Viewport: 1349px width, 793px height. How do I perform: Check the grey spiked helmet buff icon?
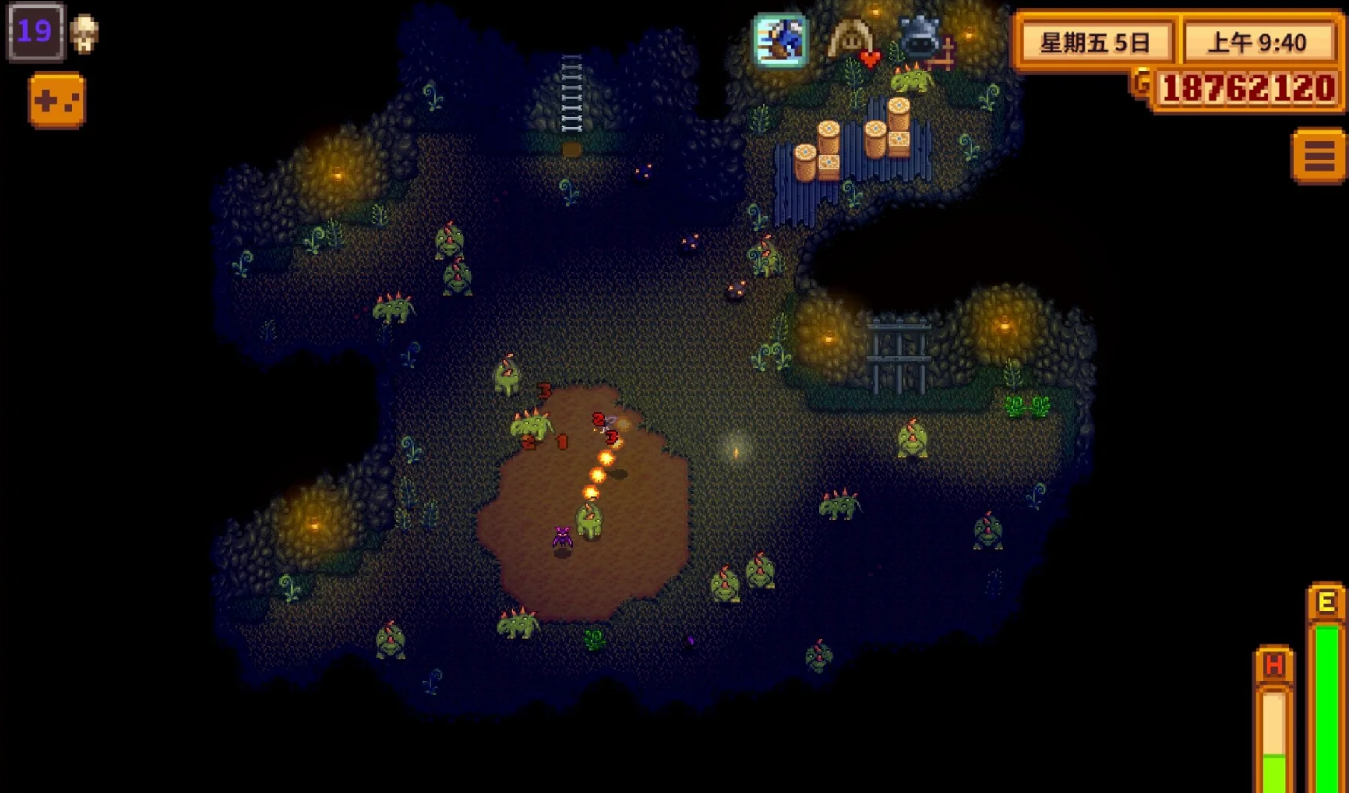click(x=920, y=39)
